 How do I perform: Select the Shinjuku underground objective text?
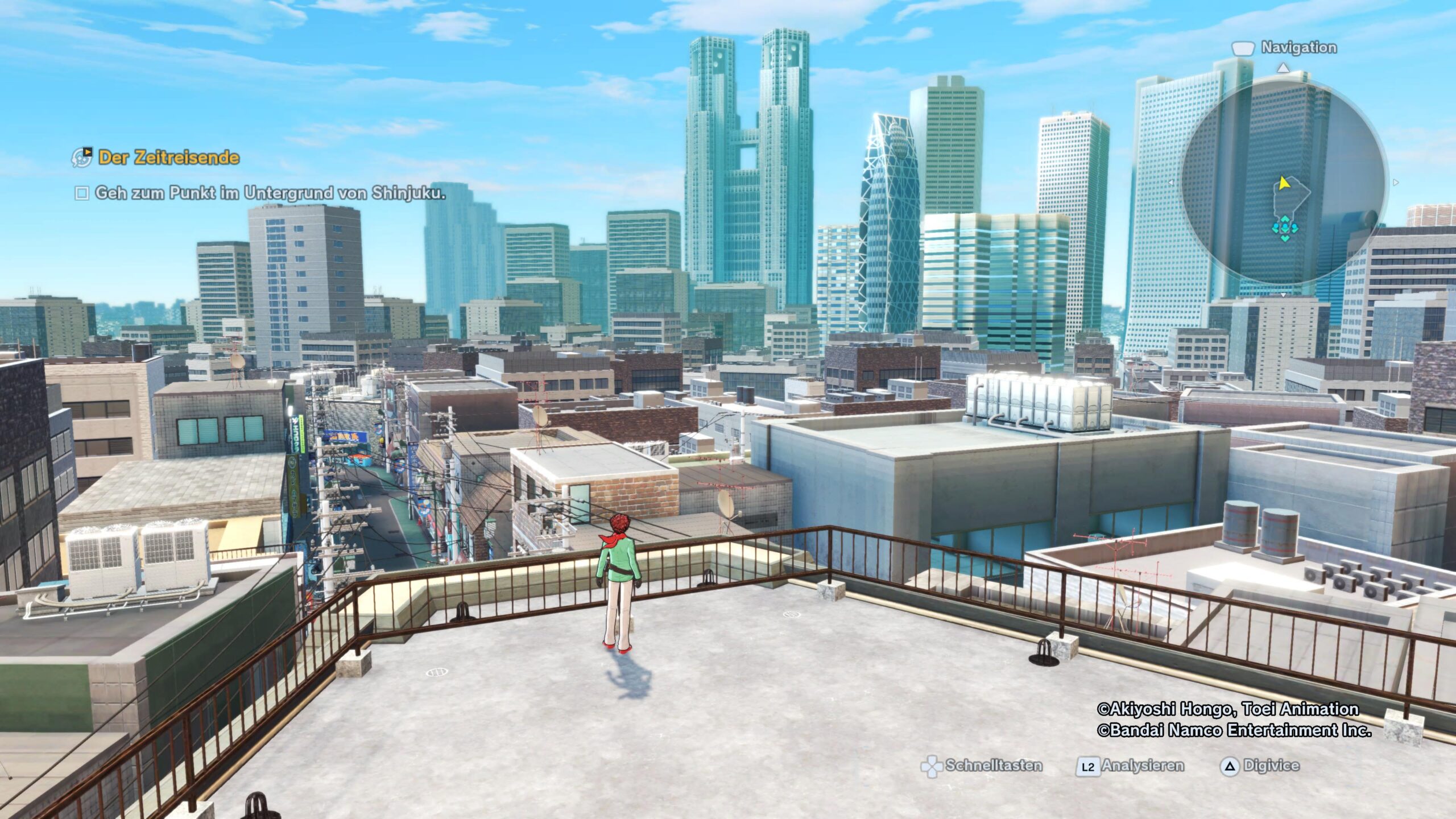pos(270,193)
